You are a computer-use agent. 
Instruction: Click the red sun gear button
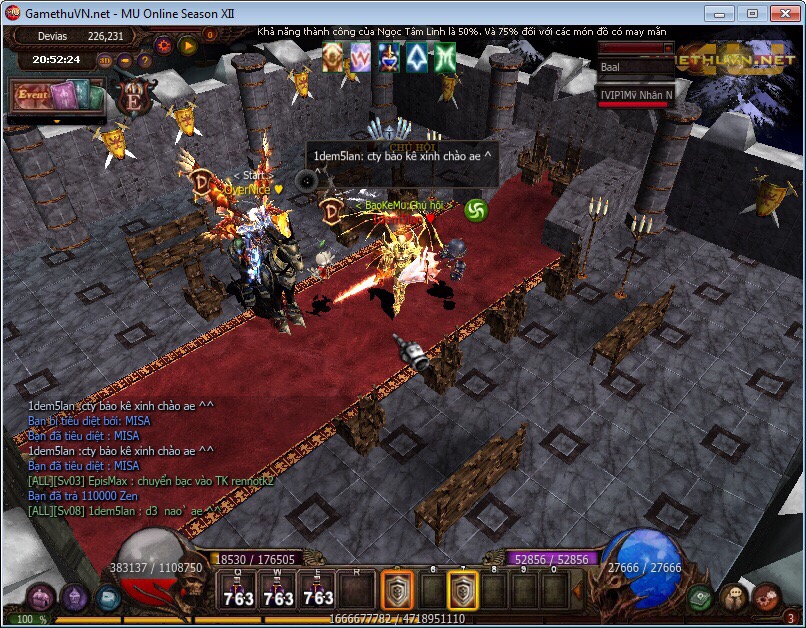pos(164,45)
